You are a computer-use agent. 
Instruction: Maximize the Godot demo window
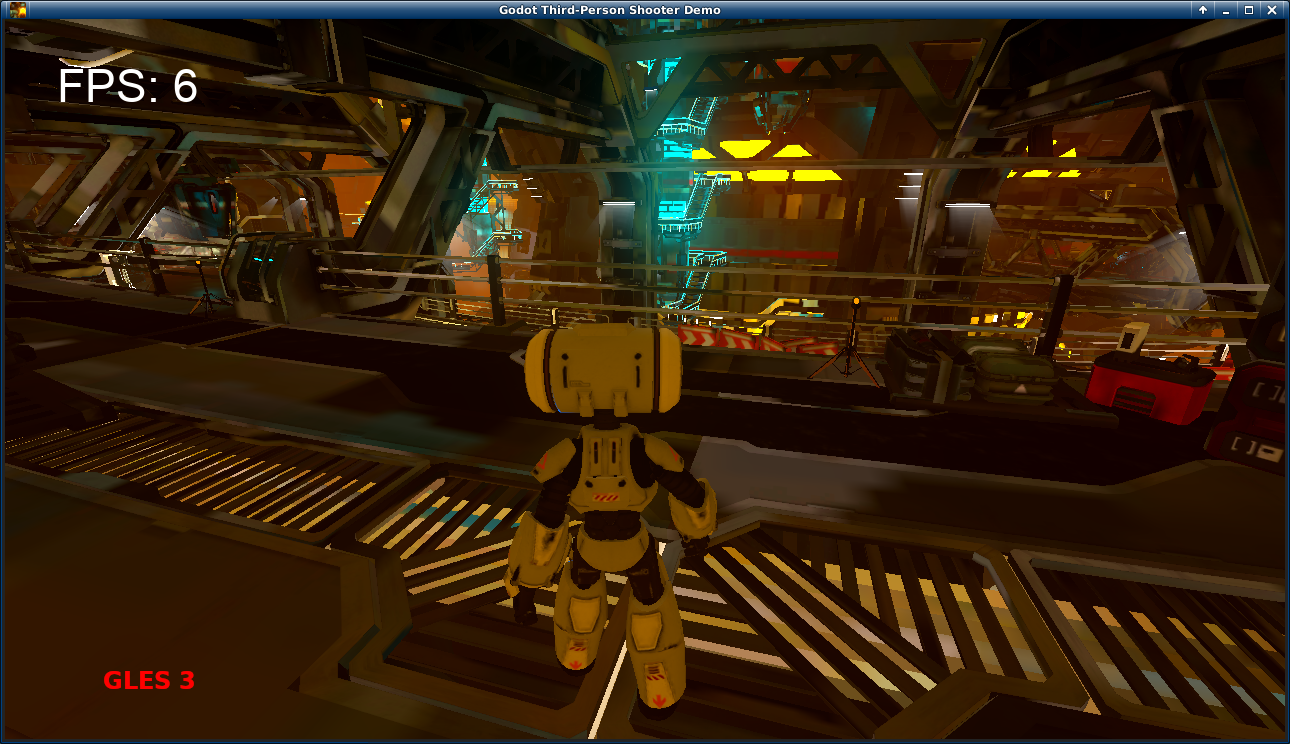tap(1249, 9)
